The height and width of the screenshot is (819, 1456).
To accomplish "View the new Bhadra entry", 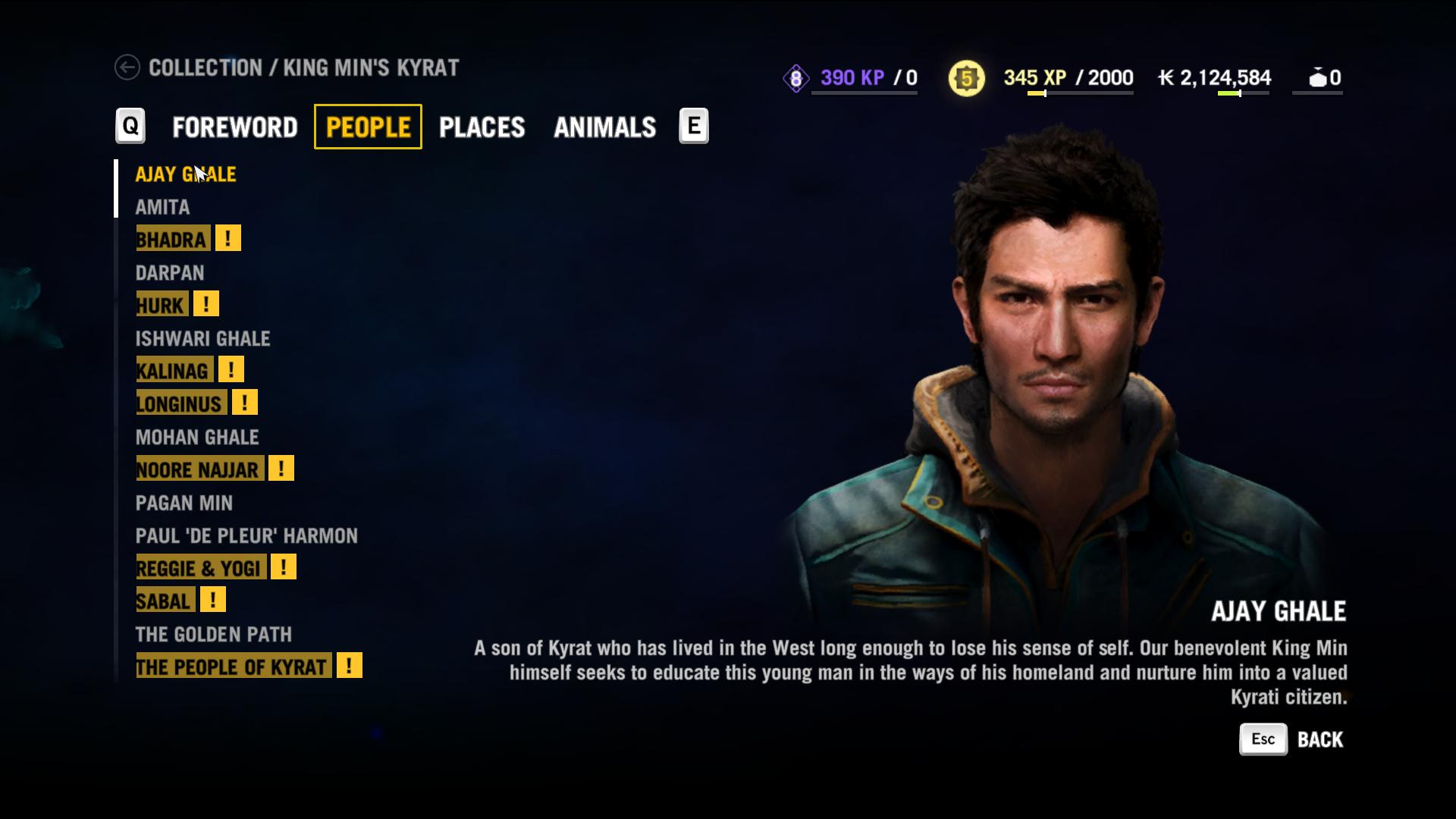I will [x=171, y=240].
